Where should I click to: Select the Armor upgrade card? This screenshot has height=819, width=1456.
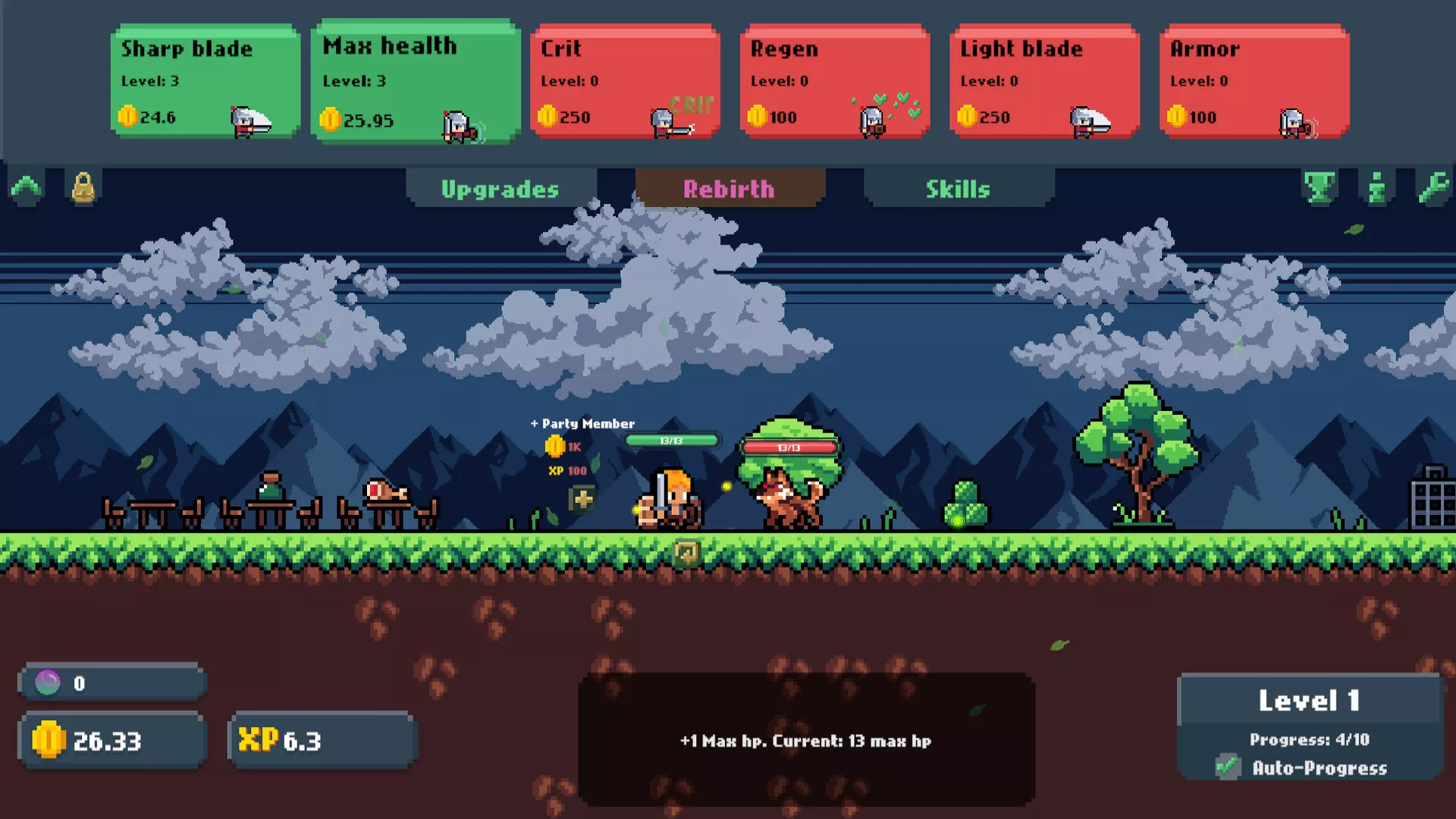1254,81
